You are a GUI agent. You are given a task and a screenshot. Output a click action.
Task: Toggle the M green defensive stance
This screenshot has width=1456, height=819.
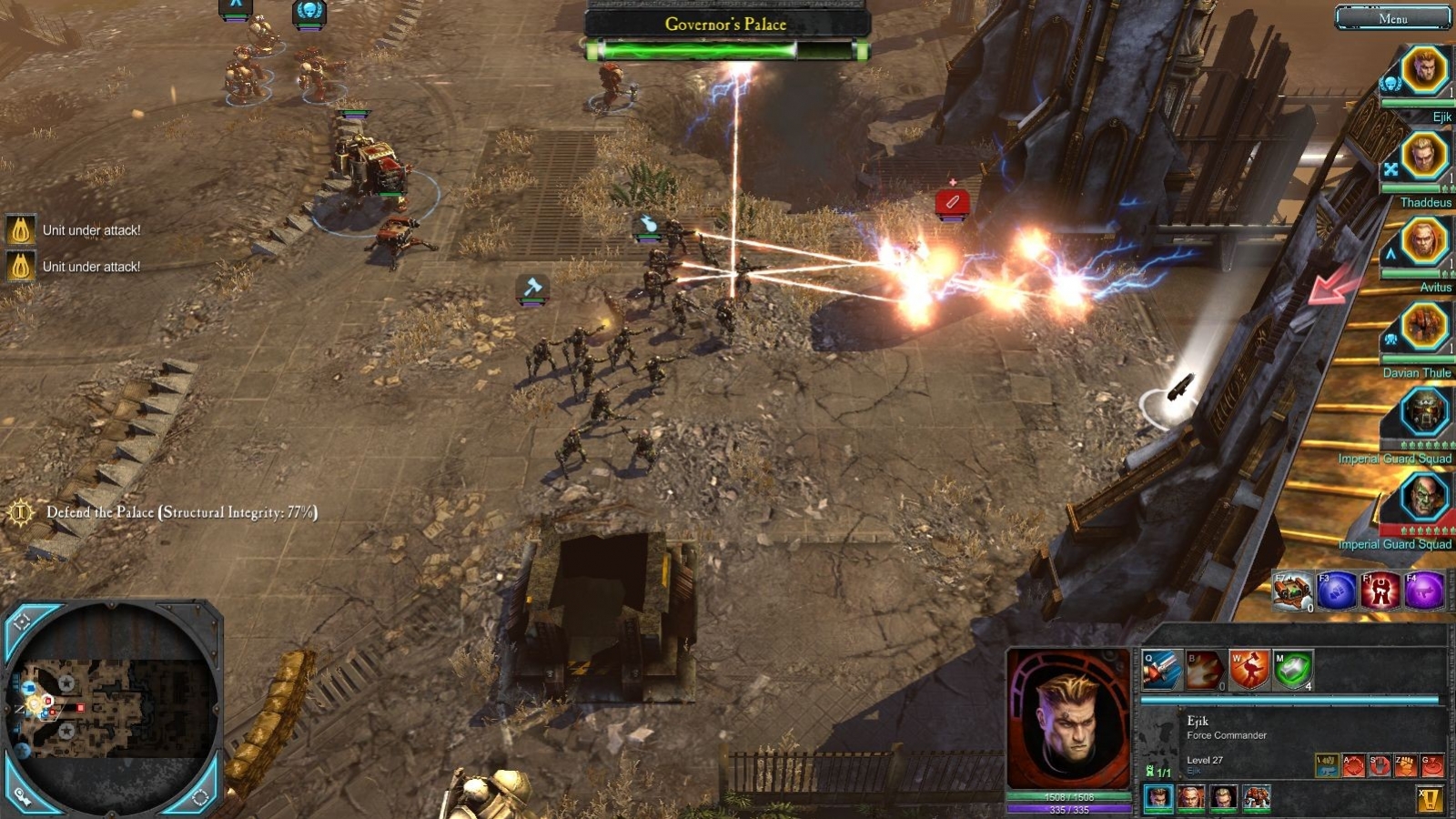pos(1293,670)
